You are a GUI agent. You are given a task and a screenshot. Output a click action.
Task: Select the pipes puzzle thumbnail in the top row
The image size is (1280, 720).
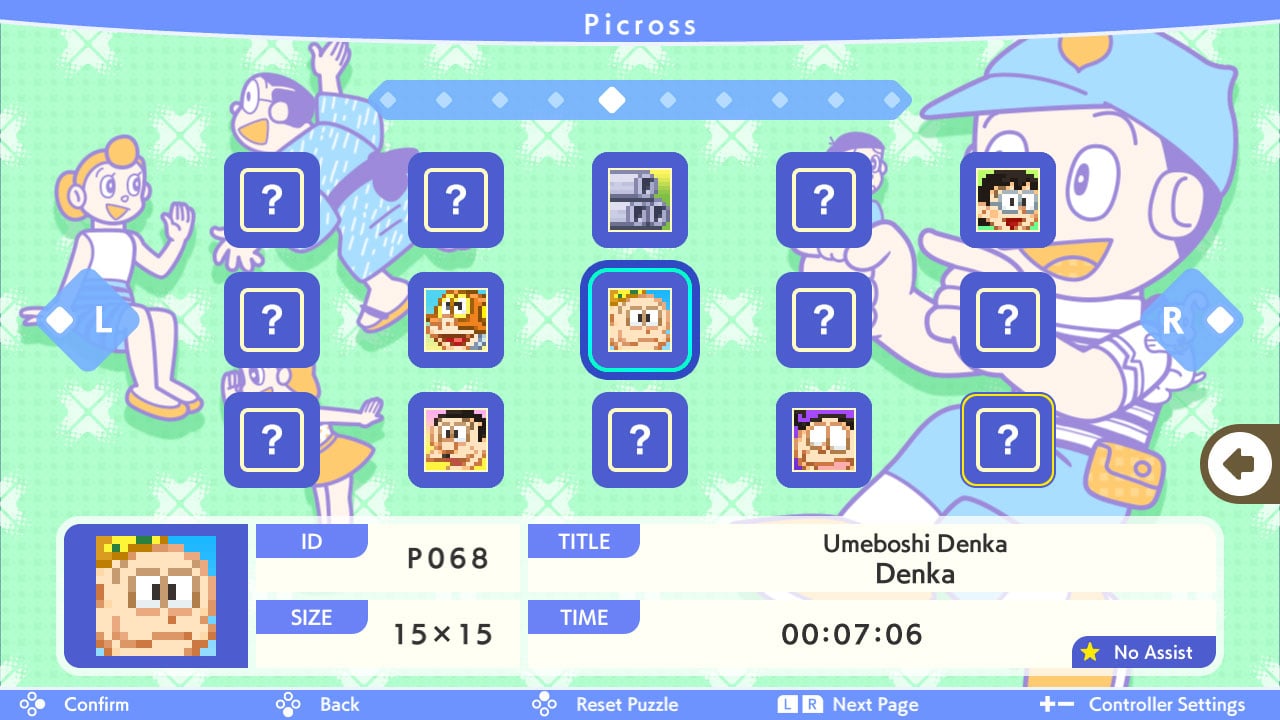click(x=640, y=201)
